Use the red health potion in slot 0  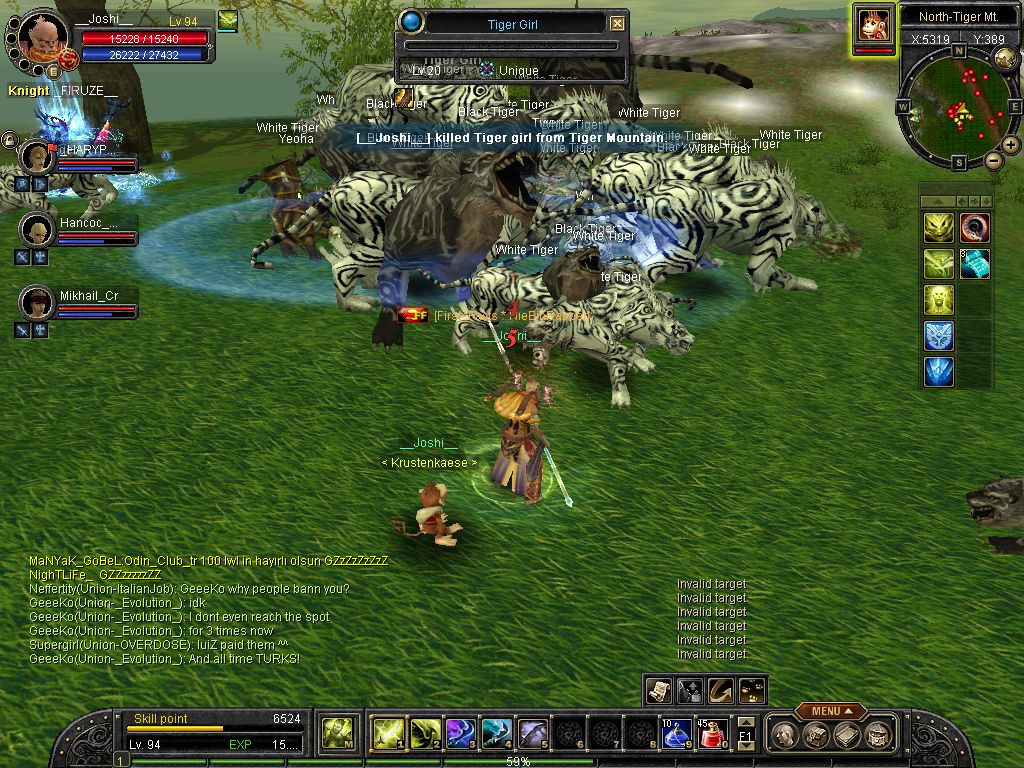point(711,735)
